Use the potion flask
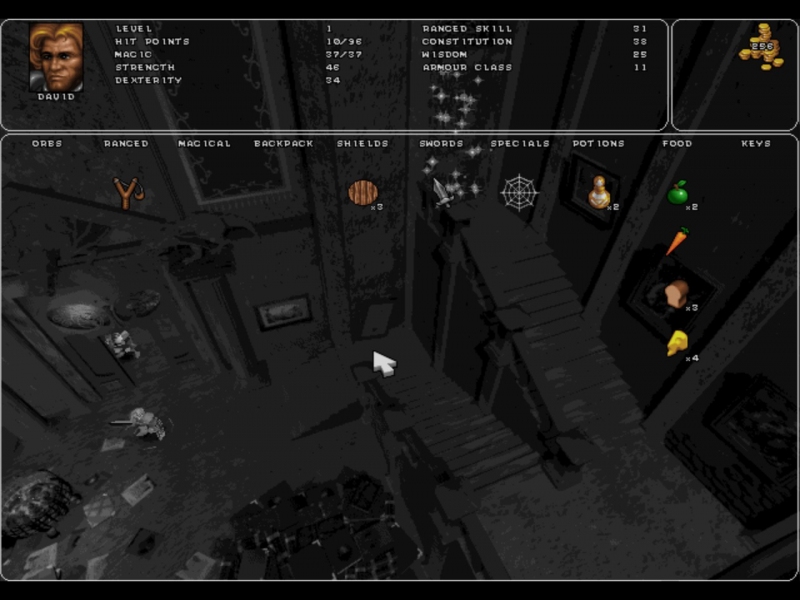 coord(598,191)
